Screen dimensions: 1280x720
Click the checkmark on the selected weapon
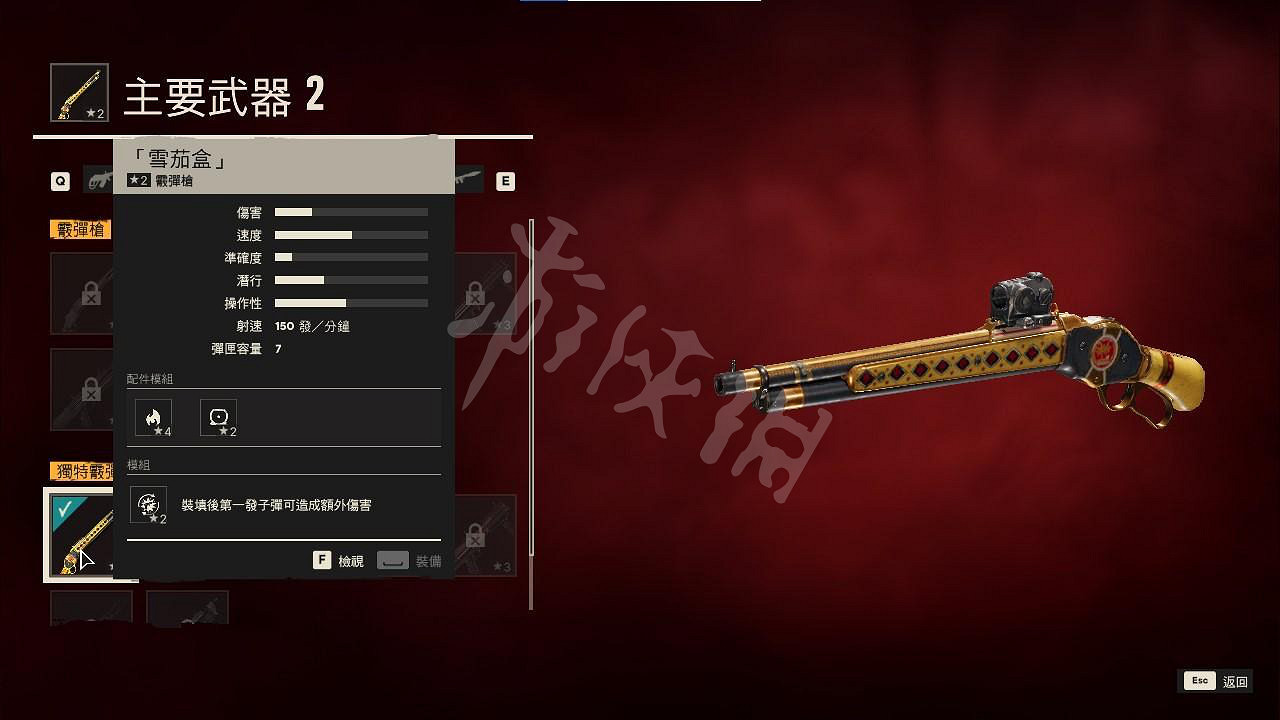click(x=64, y=508)
